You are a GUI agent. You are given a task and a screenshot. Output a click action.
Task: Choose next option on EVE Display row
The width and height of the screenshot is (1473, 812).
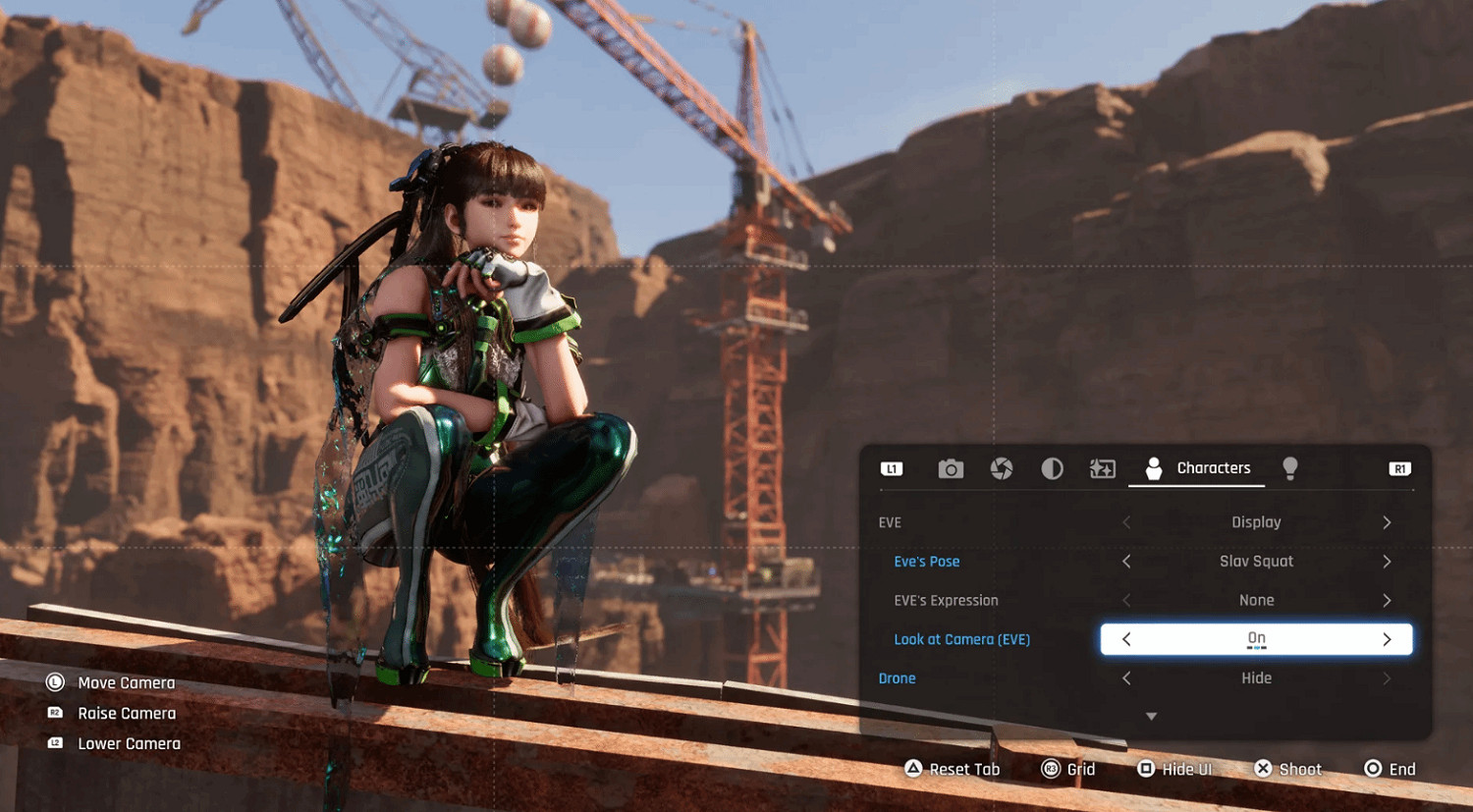tap(1387, 522)
